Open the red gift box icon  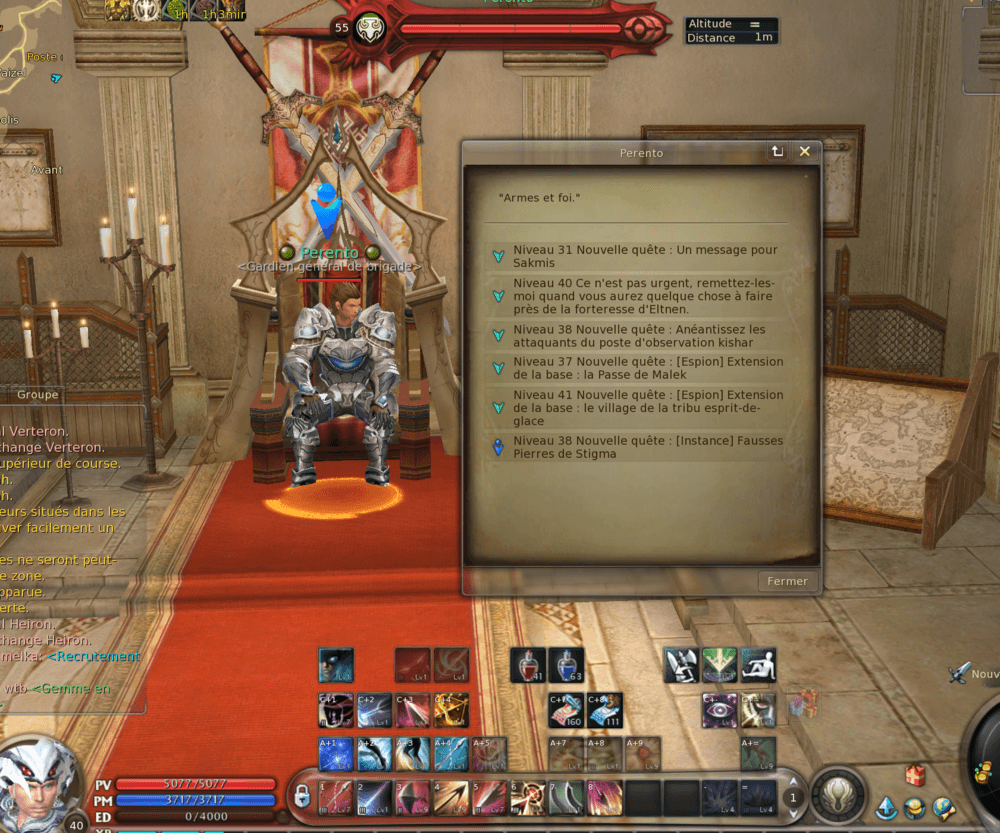point(915,775)
